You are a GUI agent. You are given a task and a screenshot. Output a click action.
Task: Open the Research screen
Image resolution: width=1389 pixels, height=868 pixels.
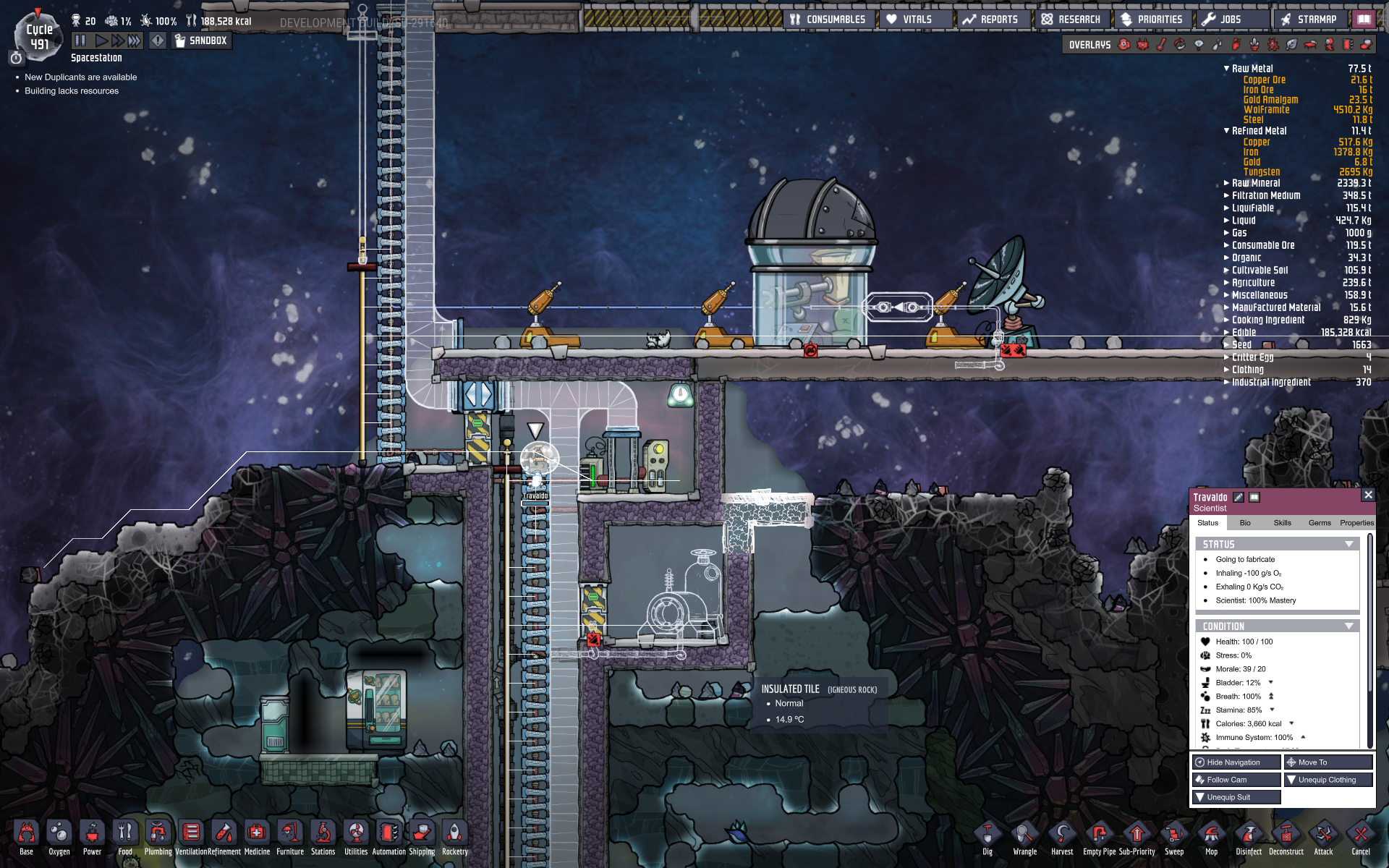1071,20
